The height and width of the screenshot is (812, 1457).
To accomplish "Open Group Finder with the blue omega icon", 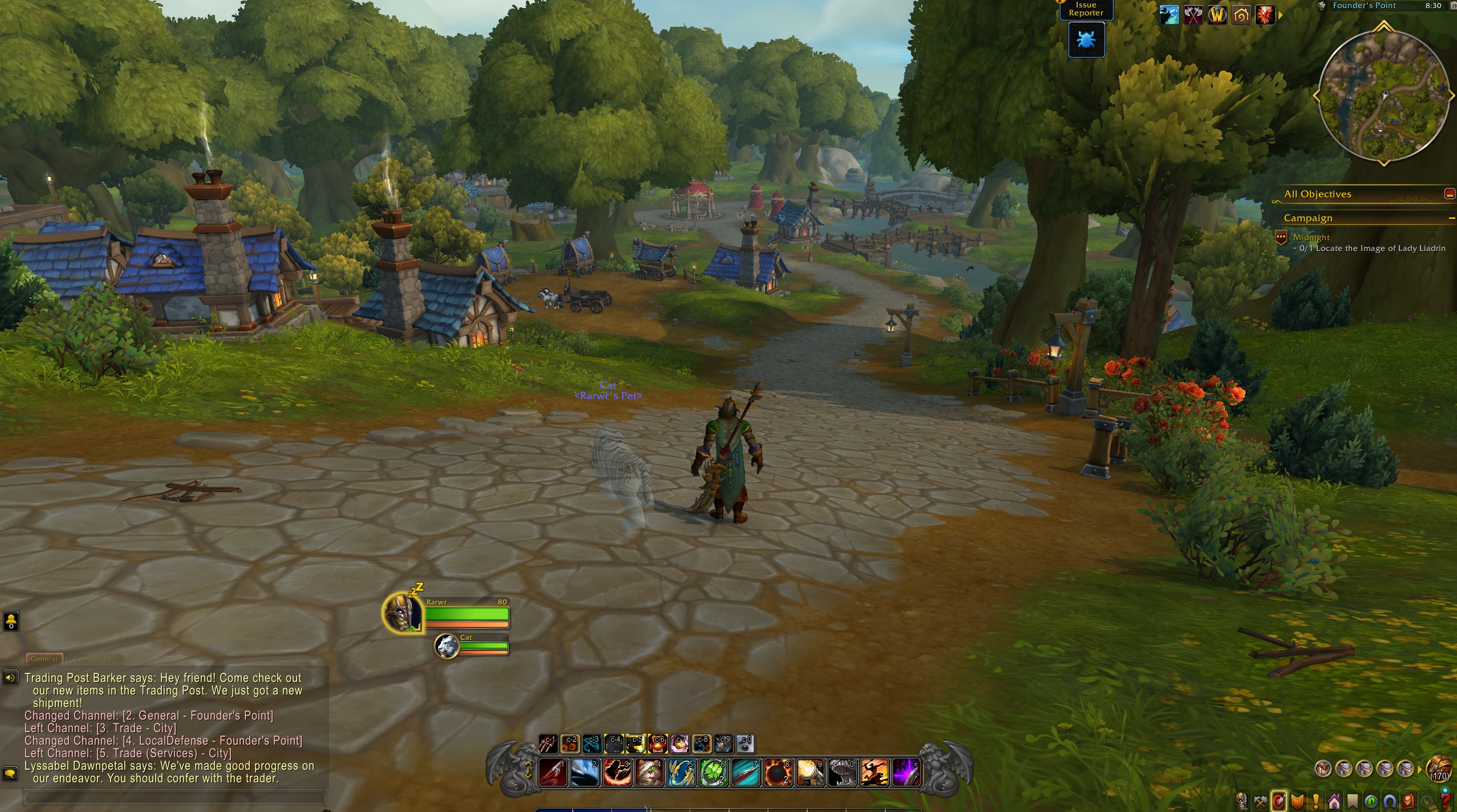I will click(1389, 799).
